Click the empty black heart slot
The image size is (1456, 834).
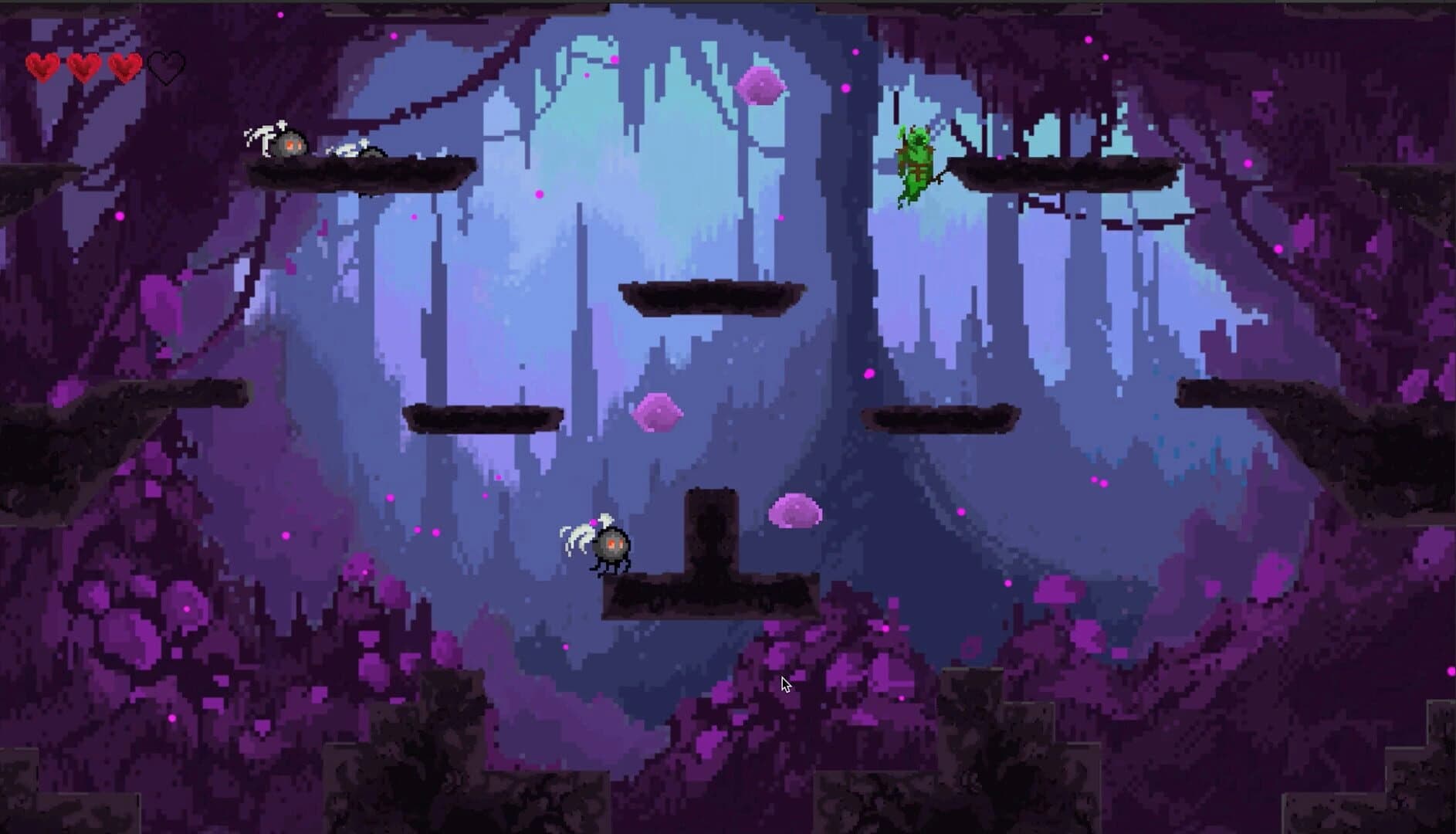(x=166, y=66)
